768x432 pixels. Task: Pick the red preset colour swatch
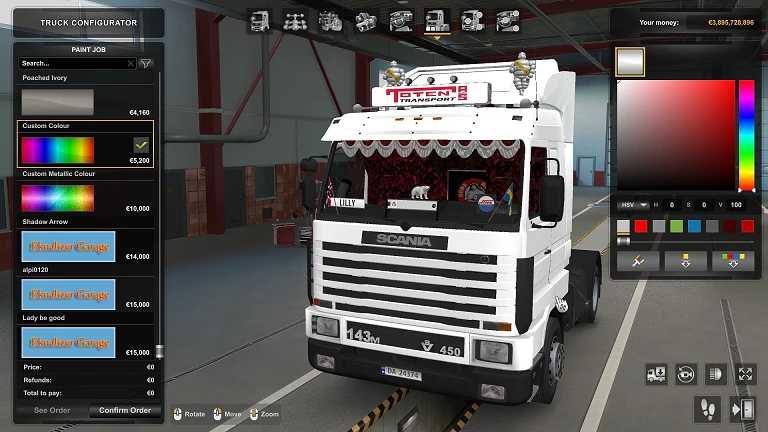click(641, 226)
